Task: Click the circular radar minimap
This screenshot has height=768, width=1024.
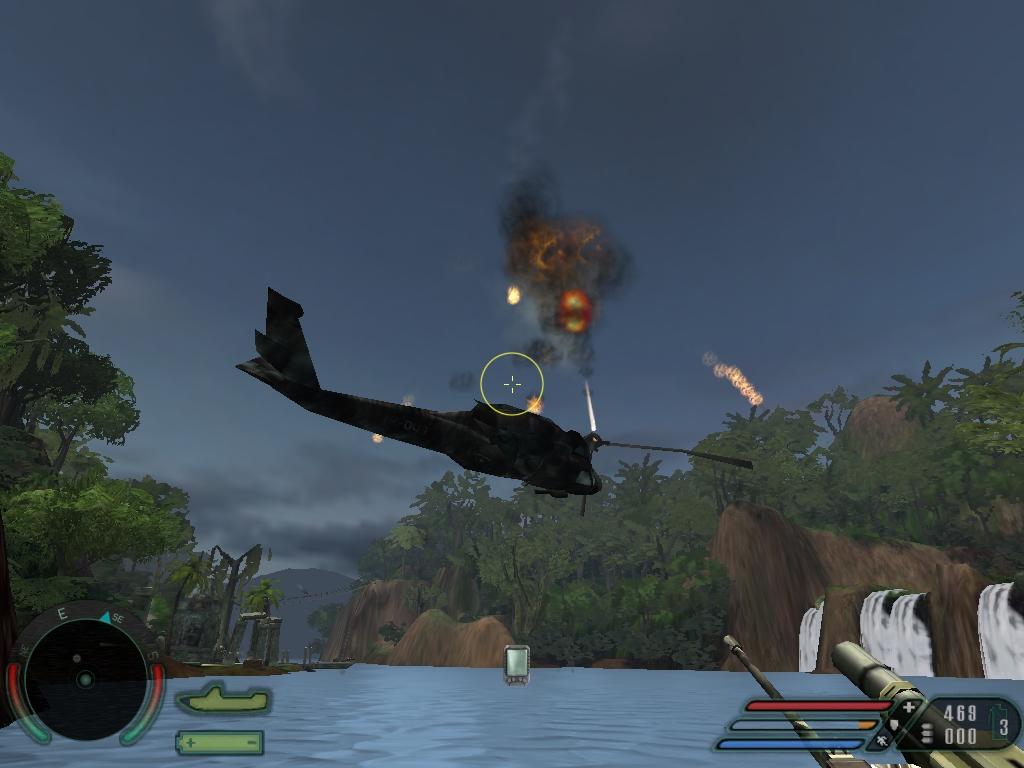Action: [85, 680]
